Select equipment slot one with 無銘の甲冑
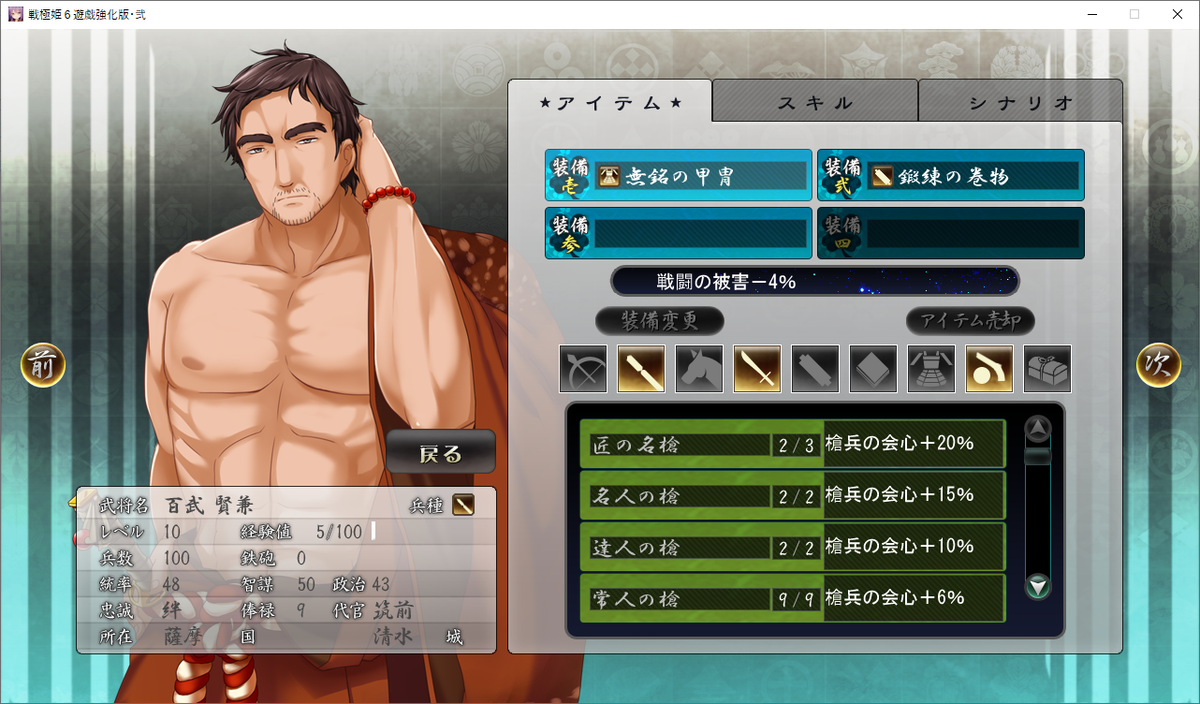Image resolution: width=1200 pixels, height=704 pixels. point(678,176)
